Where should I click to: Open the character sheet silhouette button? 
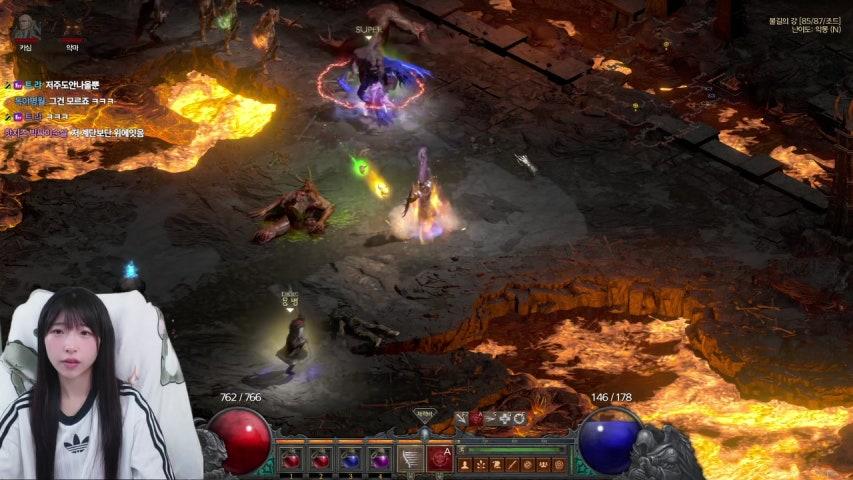tap(462, 465)
